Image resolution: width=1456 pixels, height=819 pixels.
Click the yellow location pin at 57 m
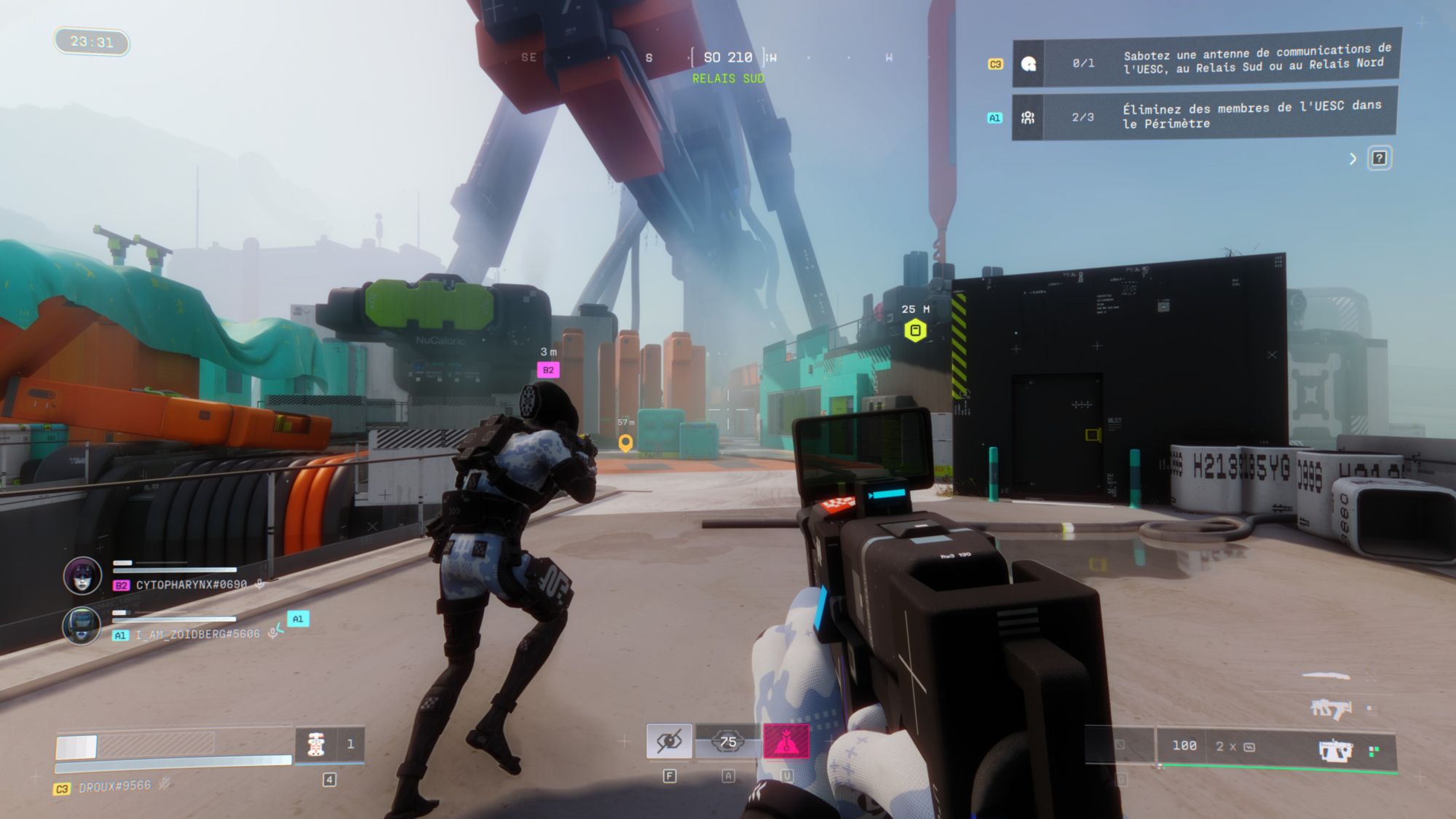pyautogui.click(x=625, y=443)
